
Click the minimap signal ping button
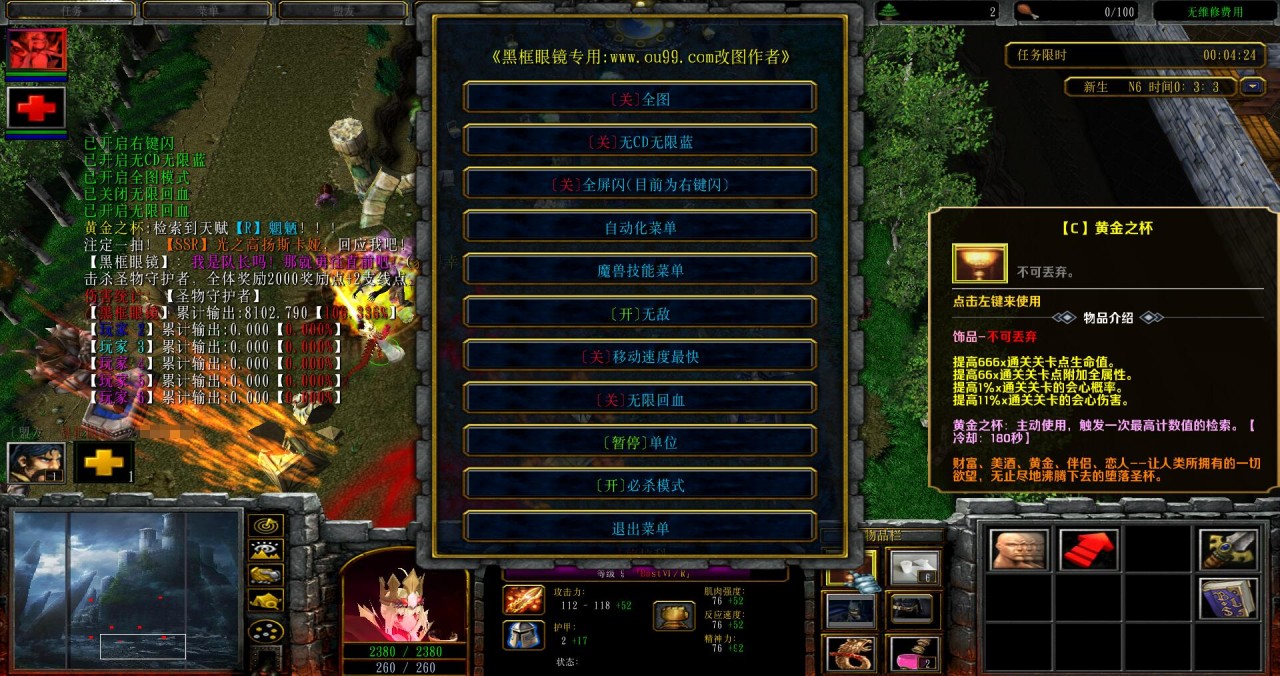[x=265, y=525]
